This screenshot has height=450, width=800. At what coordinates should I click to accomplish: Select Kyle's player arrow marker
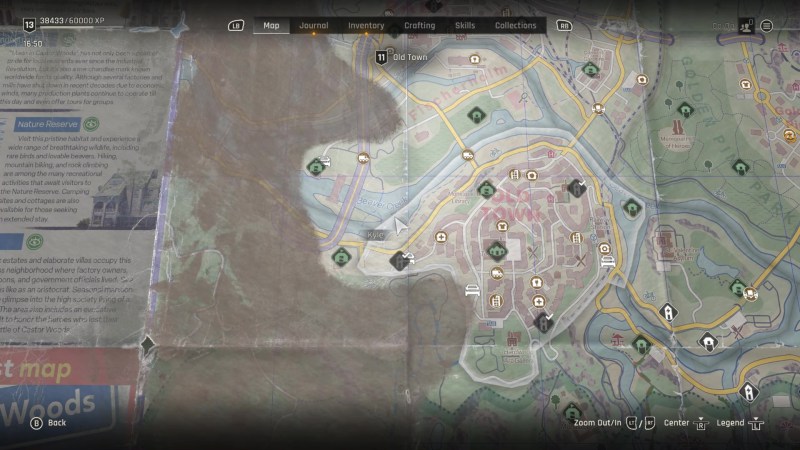point(402,226)
